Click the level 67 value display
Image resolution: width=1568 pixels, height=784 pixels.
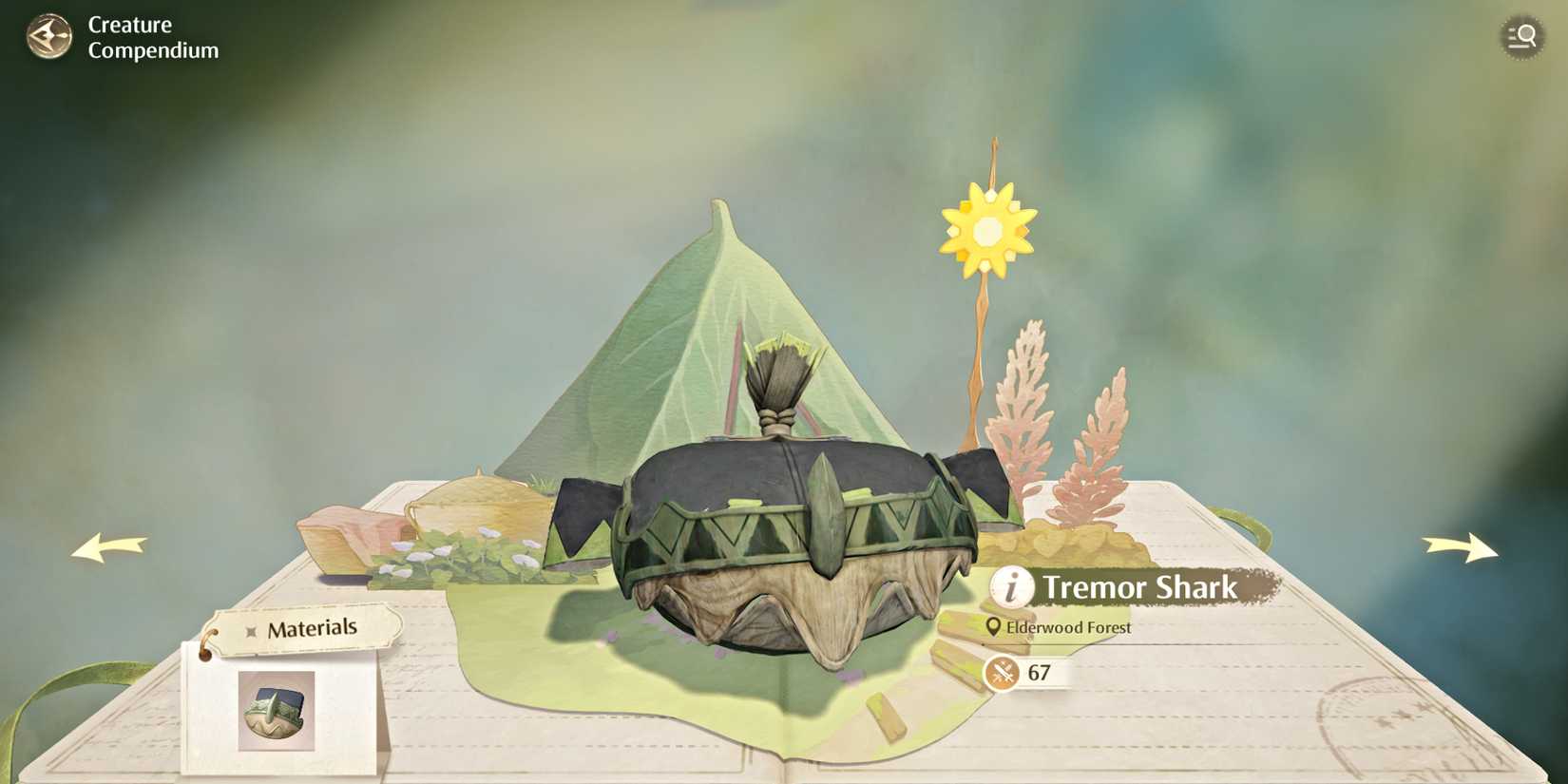pyautogui.click(x=1038, y=673)
